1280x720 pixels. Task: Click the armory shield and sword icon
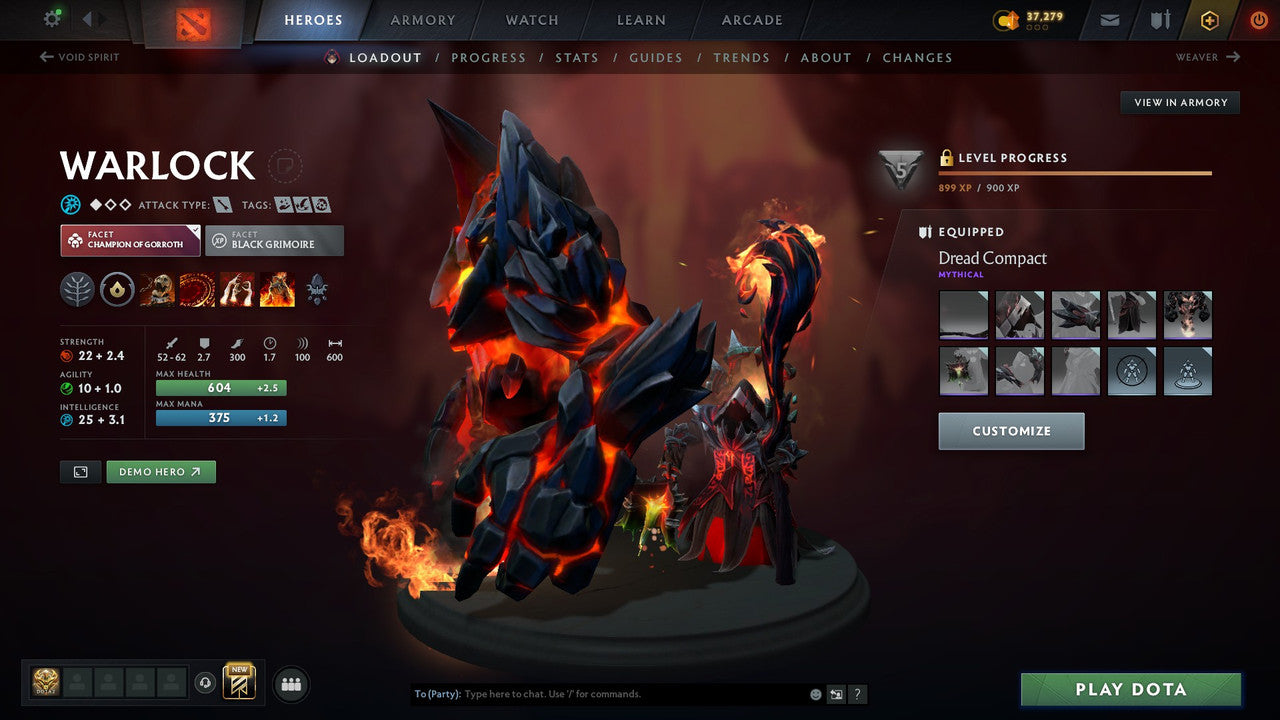(1160, 19)
